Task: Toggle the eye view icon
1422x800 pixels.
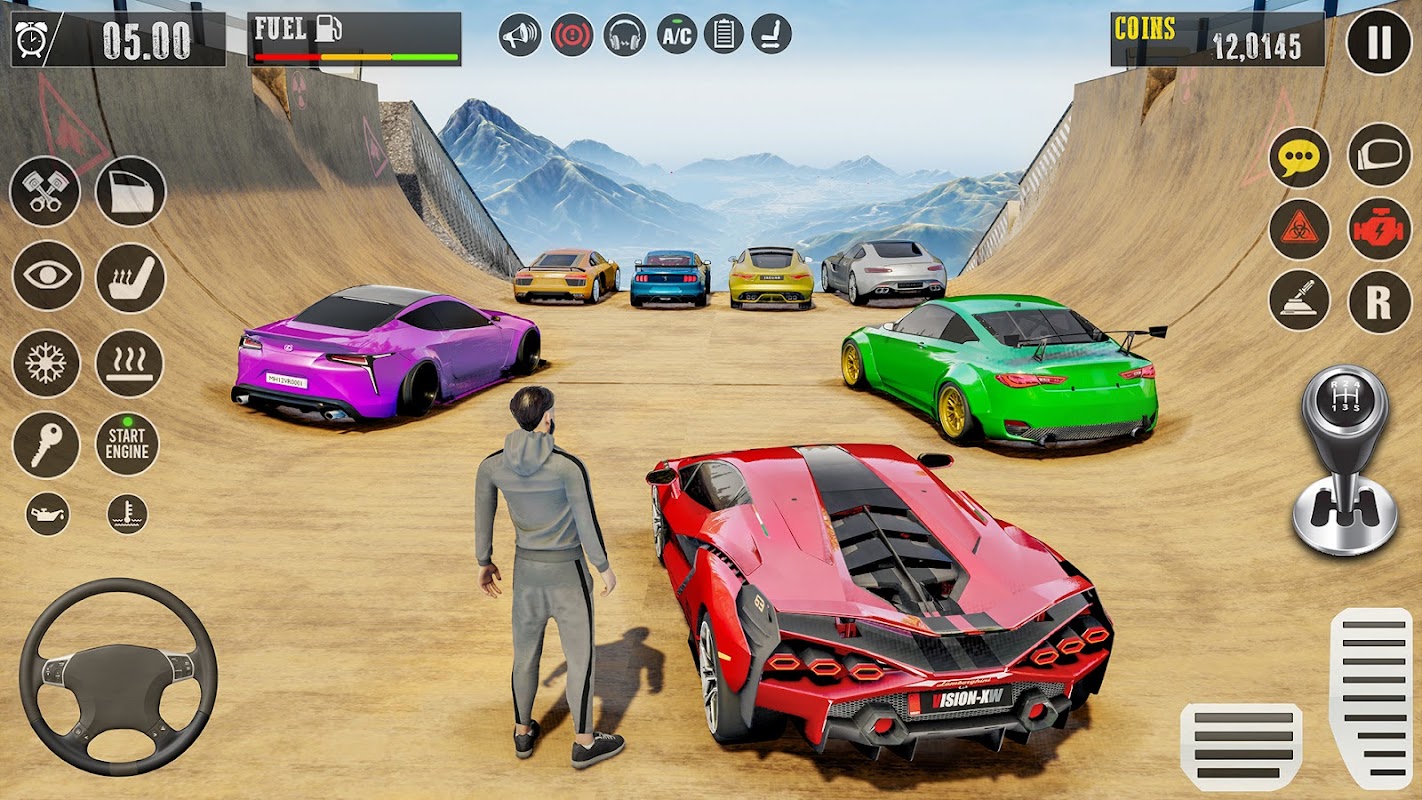Action: (47, 276)
